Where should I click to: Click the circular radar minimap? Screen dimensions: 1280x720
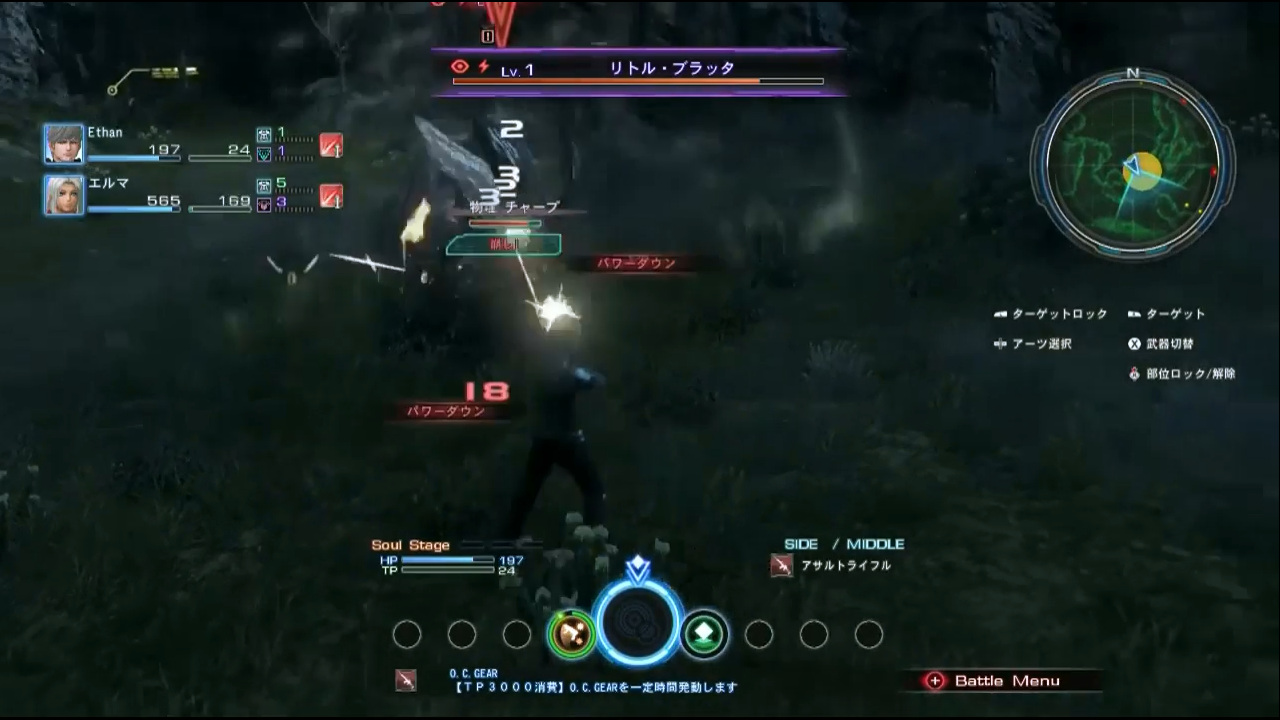click(x=1132, y=165)
